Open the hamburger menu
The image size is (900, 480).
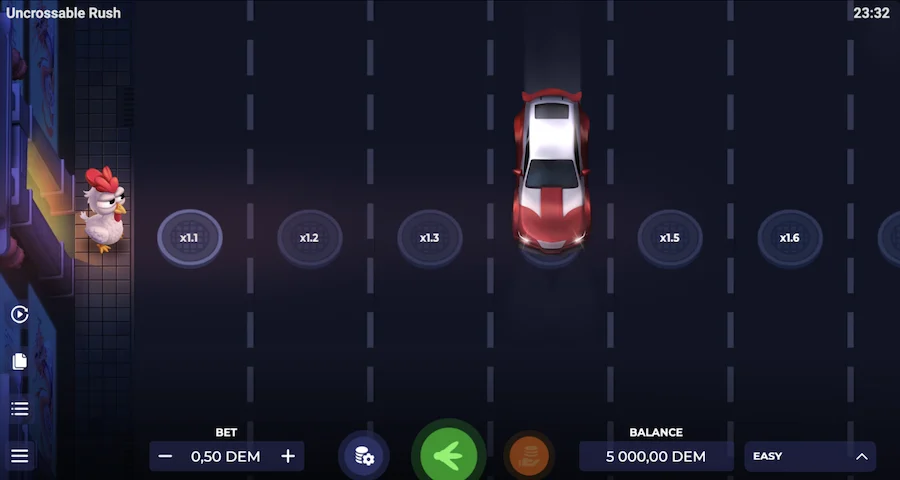pos(20,456)
